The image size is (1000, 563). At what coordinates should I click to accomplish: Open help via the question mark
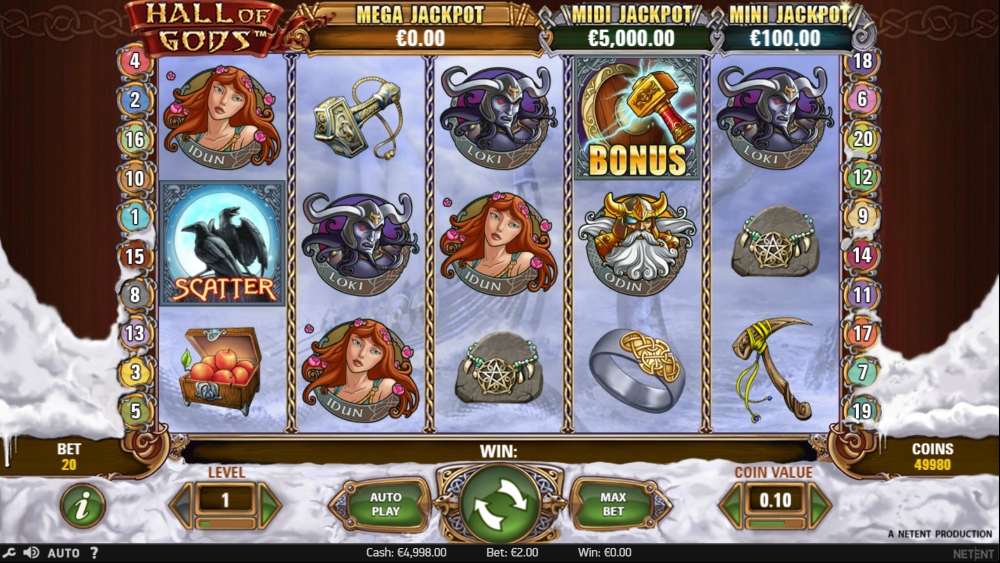click(94, 553)
